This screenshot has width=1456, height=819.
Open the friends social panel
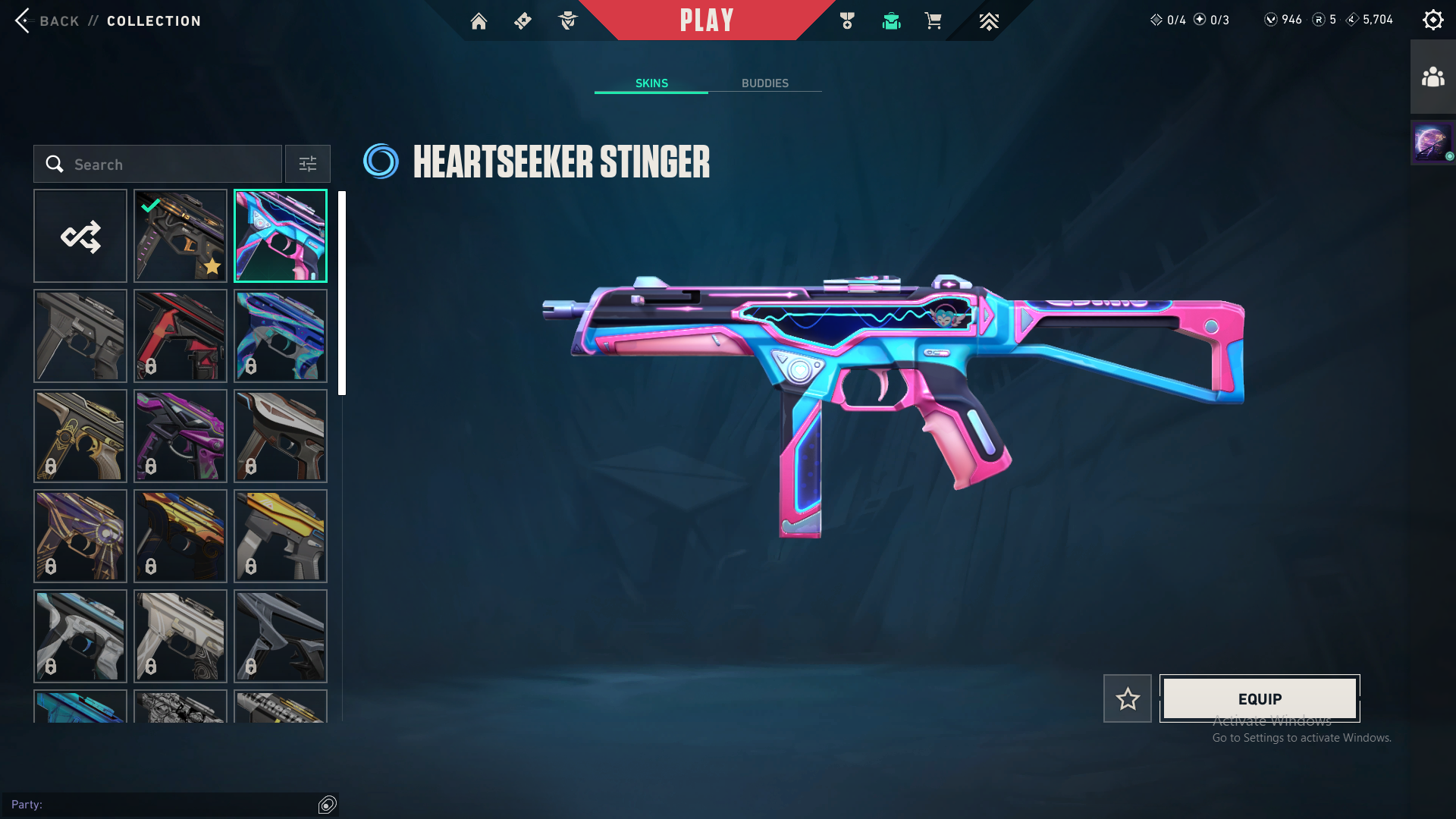(1432, 77)
